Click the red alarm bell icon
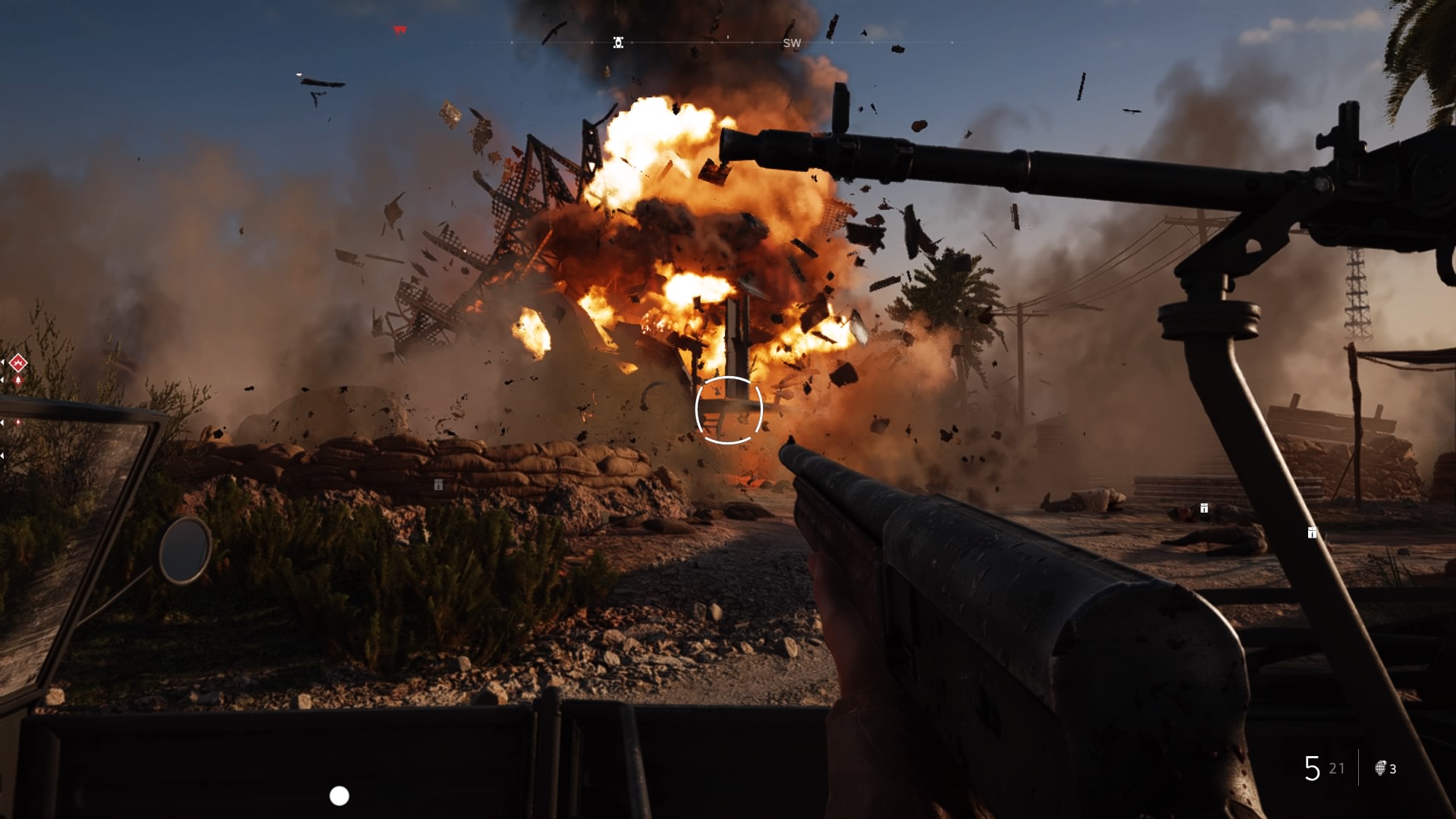Viewport: 1456px width, 819px height. coord(17,379)
